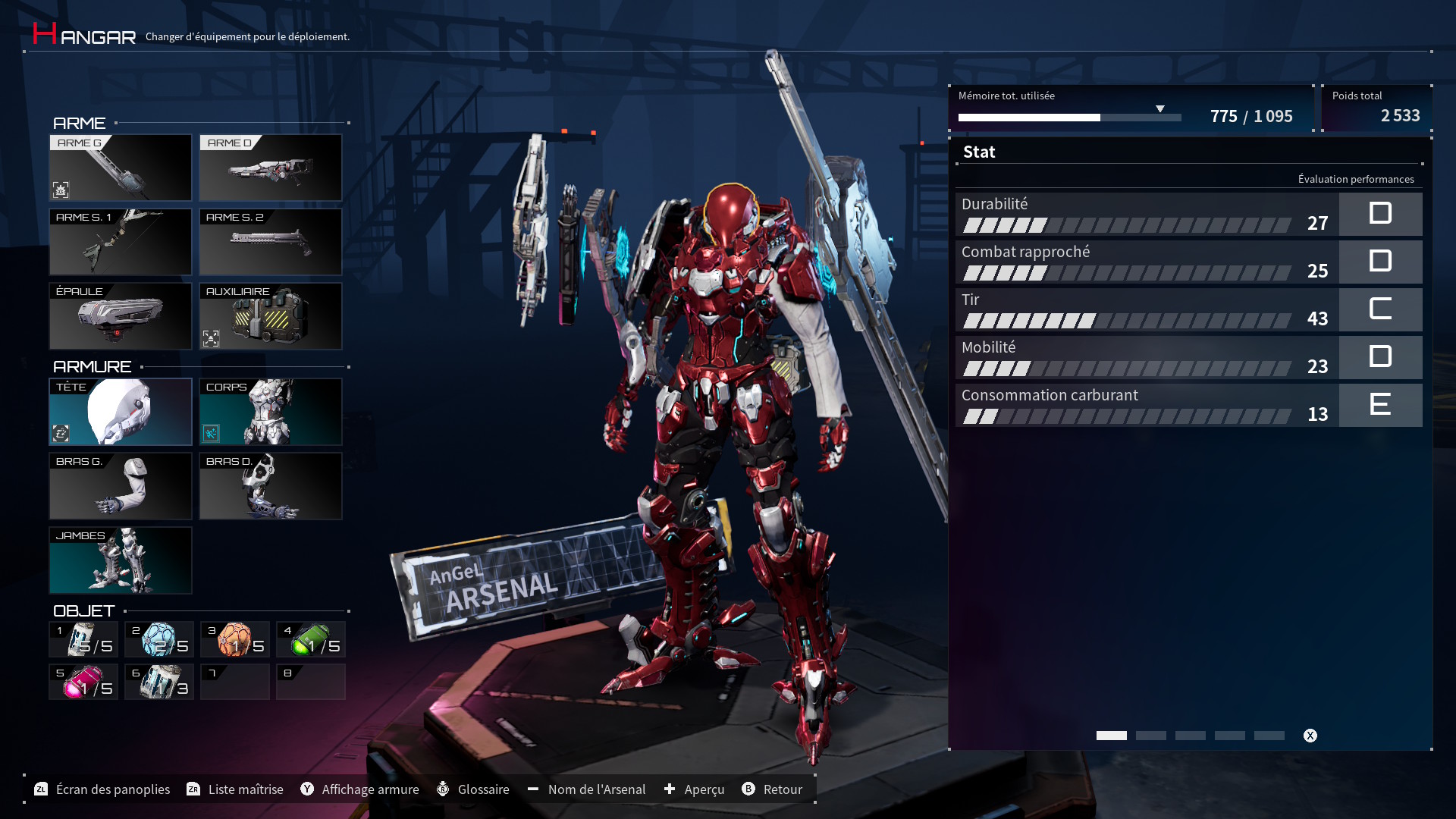Open the Écran des panoplies screen
The image size is (1456, 819).
[x=102, y=789]
